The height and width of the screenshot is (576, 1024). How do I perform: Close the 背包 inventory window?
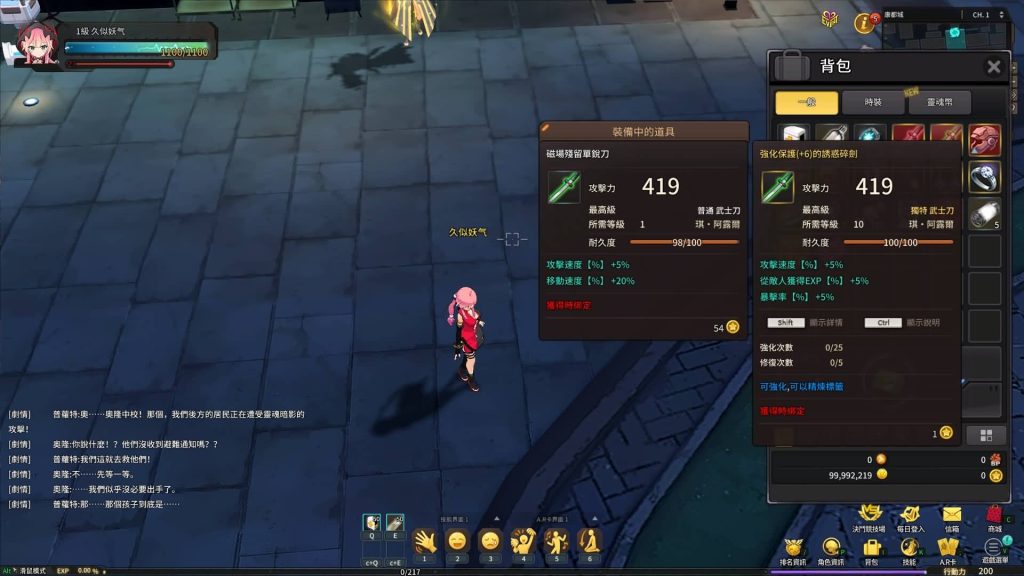[993, 67]
